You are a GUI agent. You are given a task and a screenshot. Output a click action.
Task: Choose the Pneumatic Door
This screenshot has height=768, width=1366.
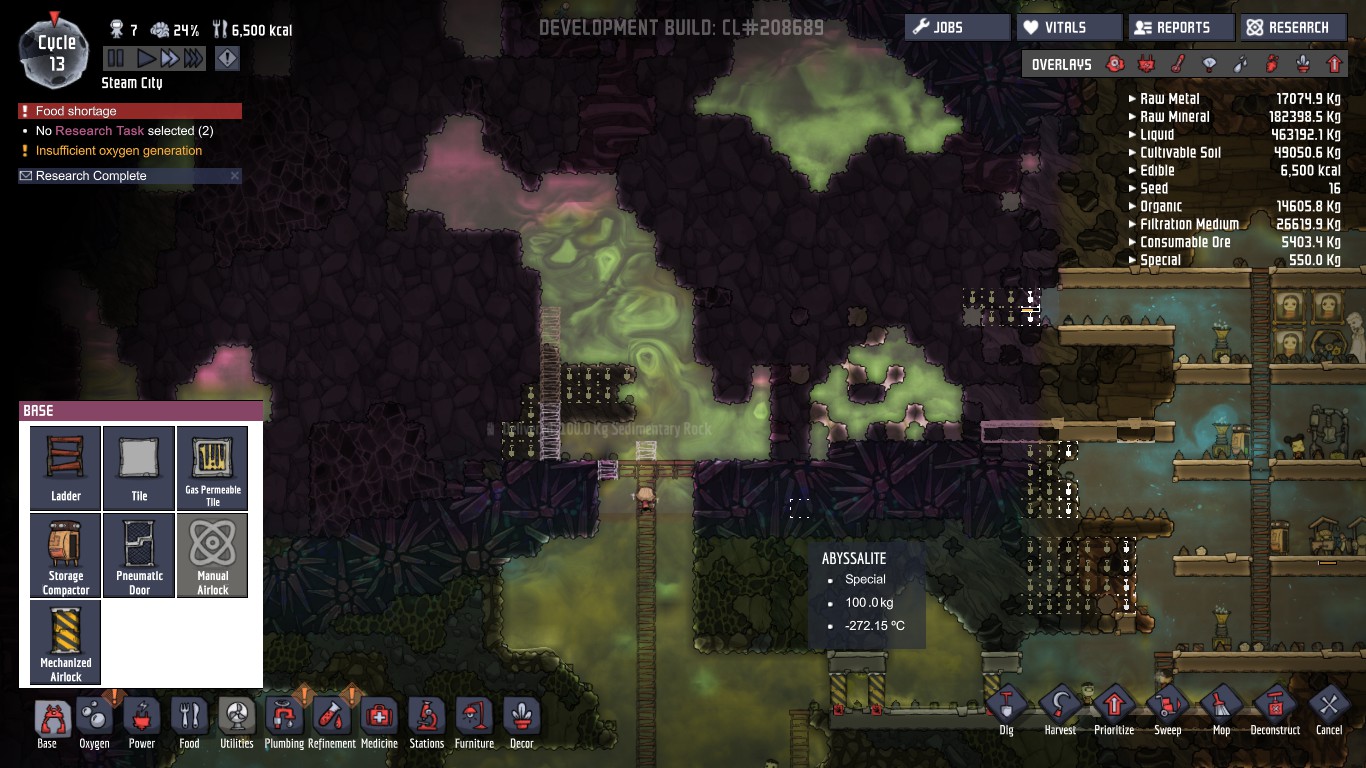pos(139,555)
